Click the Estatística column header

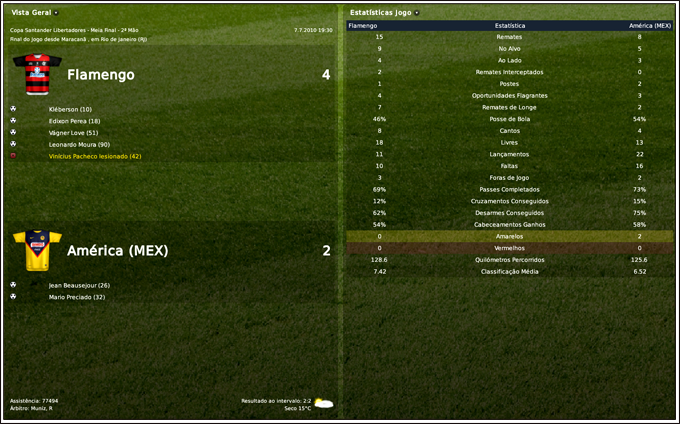[x=510, y=24]
